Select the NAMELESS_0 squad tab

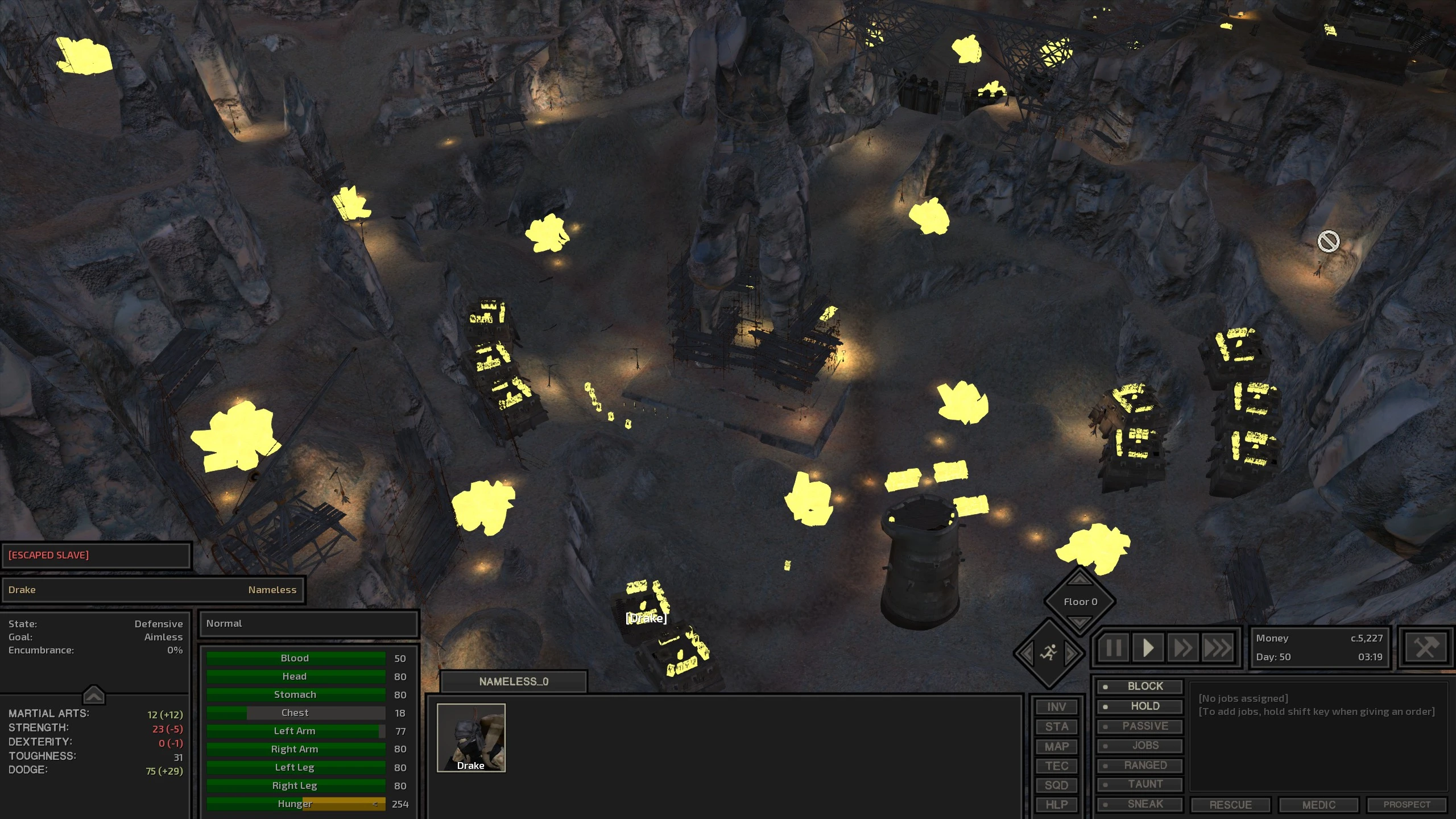point(514,681)
